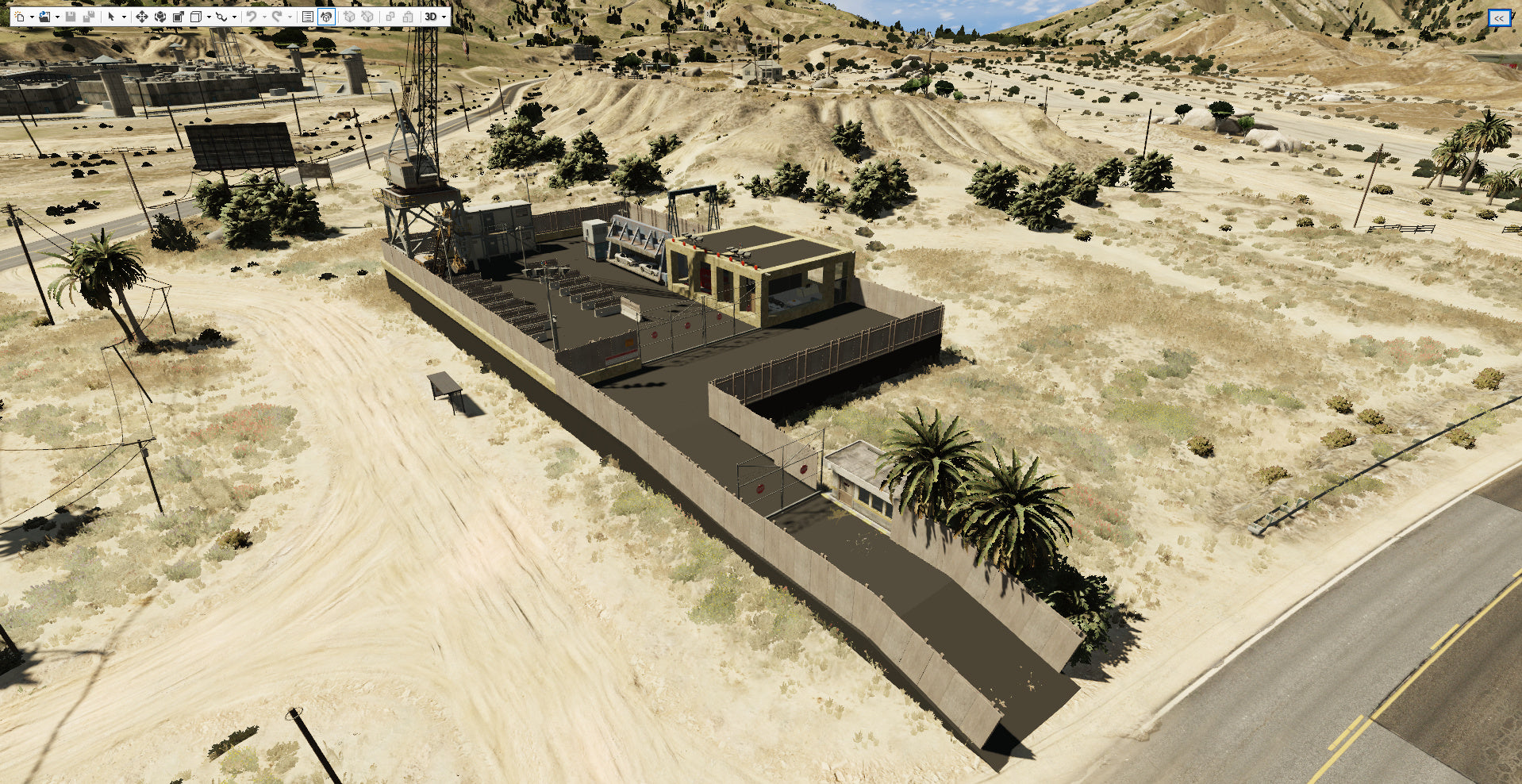This screenshot has height=784, width=1522.
Task: Open the Select tool dropdown arrow
Action: (x=125, y=16)
